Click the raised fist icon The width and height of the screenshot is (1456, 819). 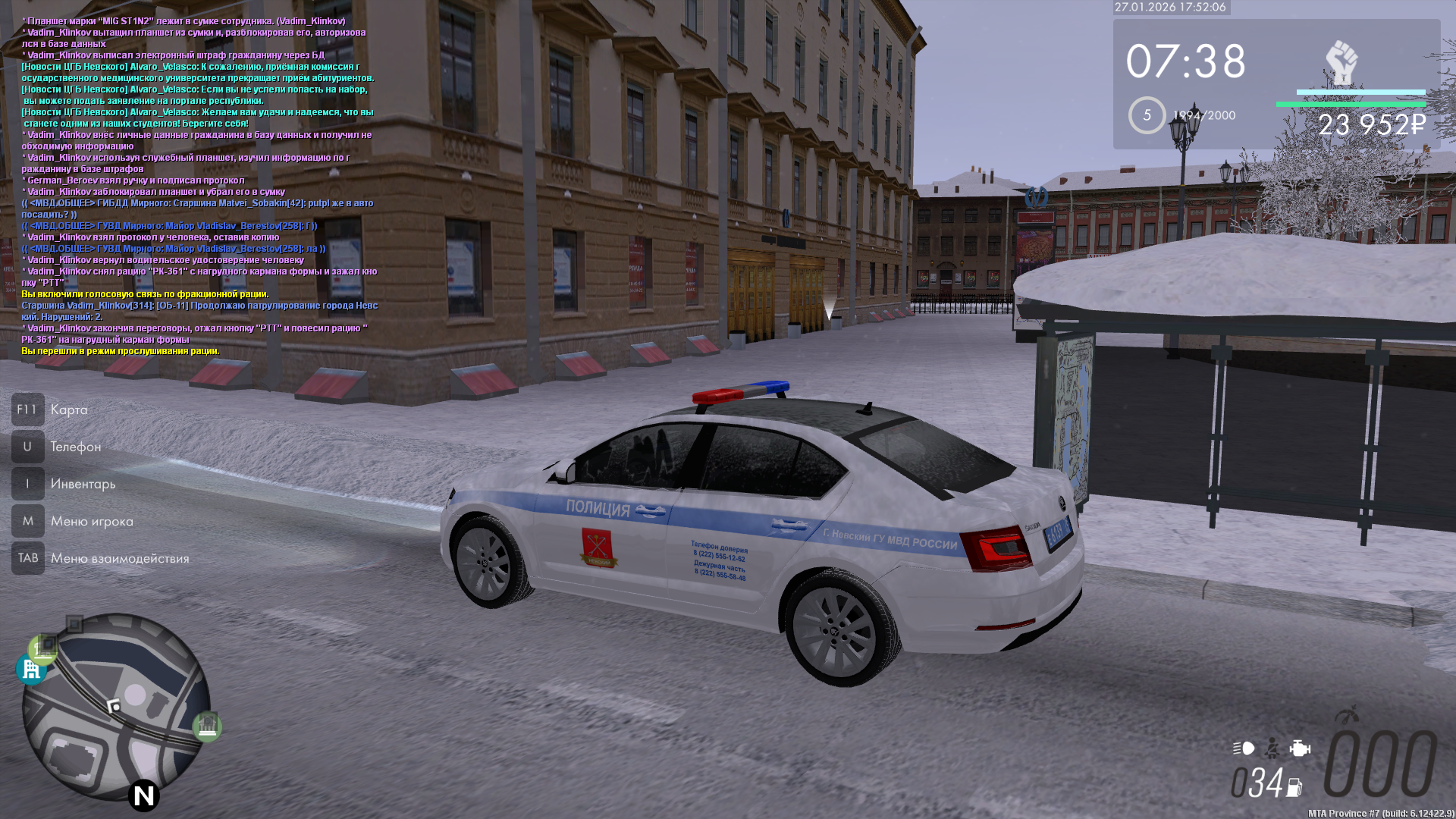[x=1341, y=62]
